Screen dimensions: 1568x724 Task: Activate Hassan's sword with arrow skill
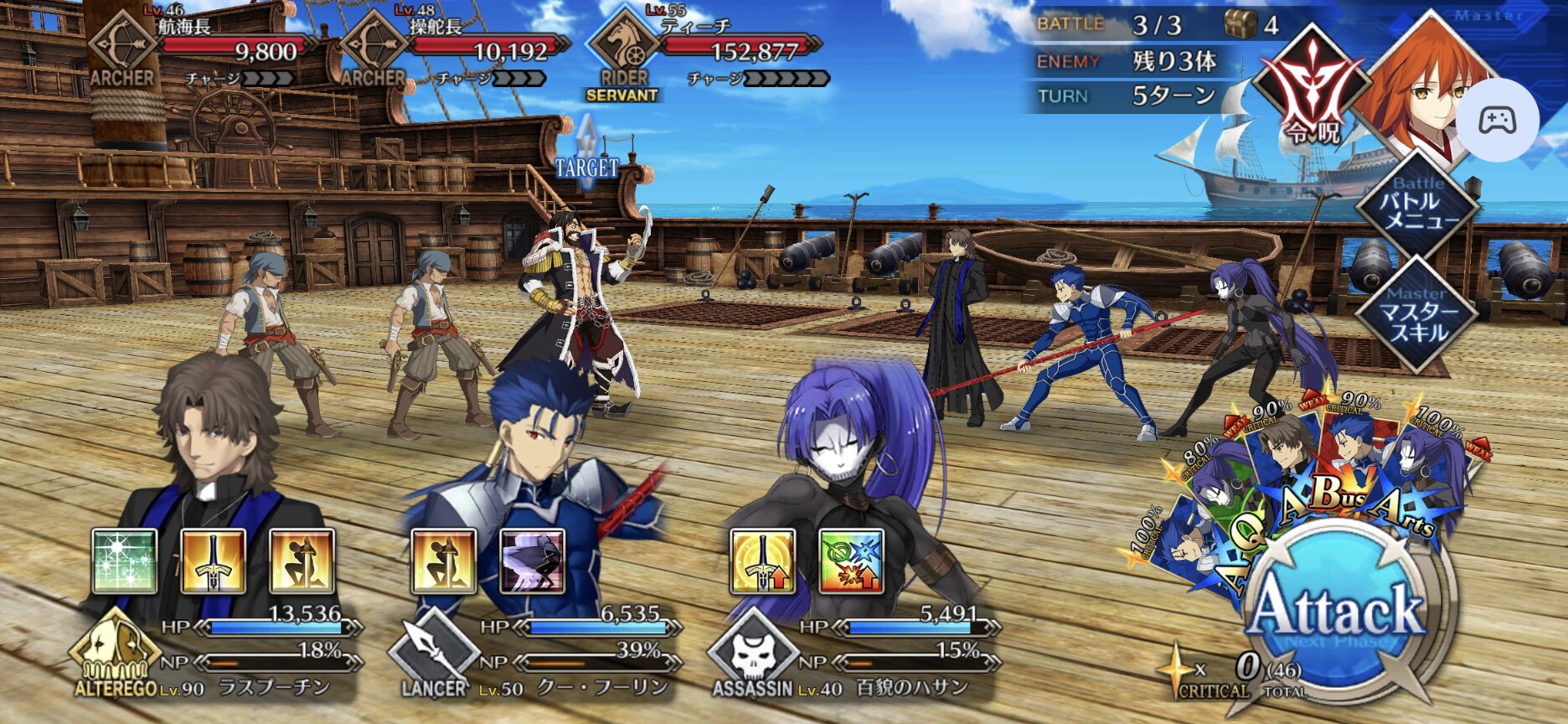point(762,561)
